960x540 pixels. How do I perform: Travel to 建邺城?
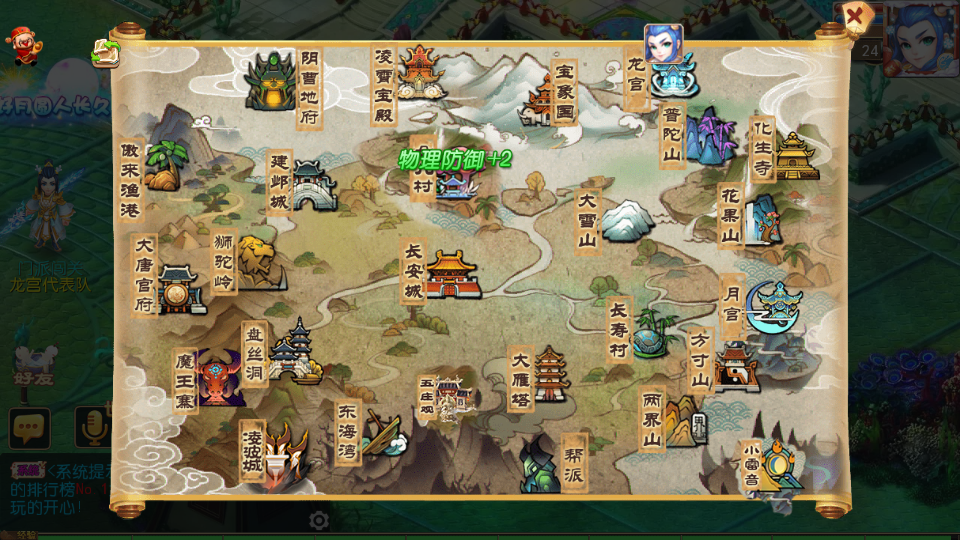[314, 186]
